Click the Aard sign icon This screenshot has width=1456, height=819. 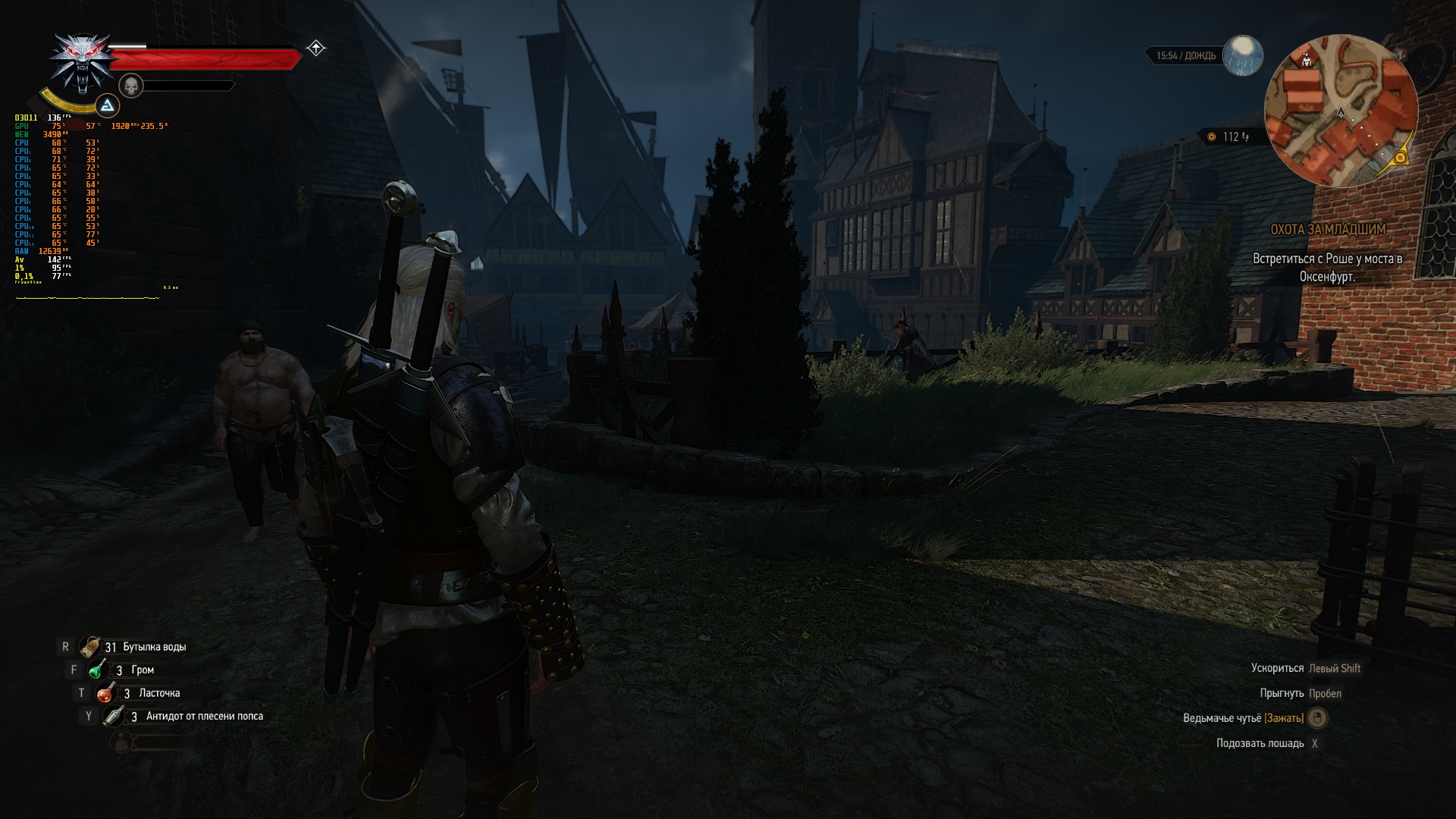point(108,105)
